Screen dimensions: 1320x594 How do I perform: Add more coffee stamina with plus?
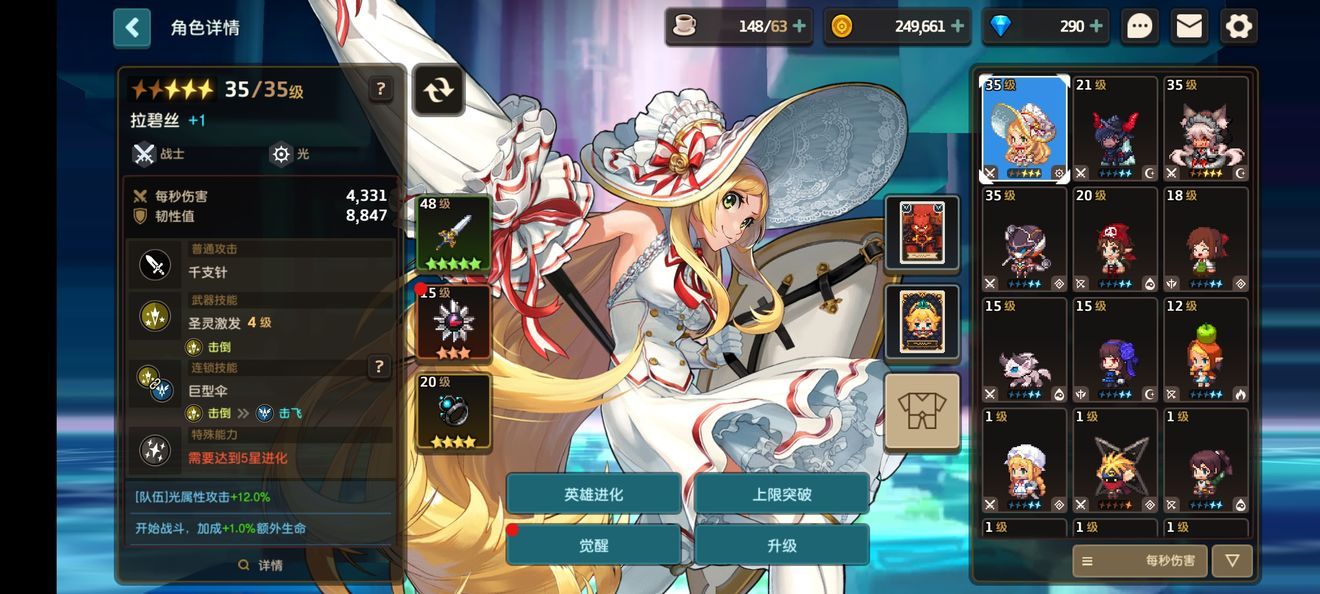pos(799,27)
